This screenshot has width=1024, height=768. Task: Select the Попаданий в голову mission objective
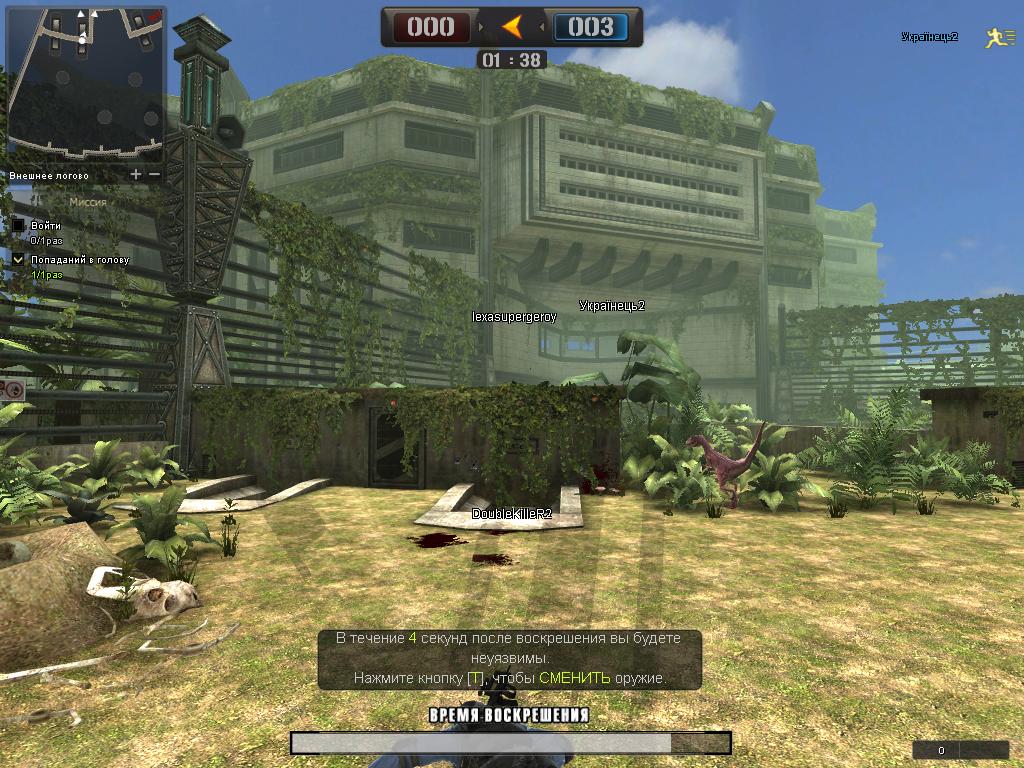[79, 260]
